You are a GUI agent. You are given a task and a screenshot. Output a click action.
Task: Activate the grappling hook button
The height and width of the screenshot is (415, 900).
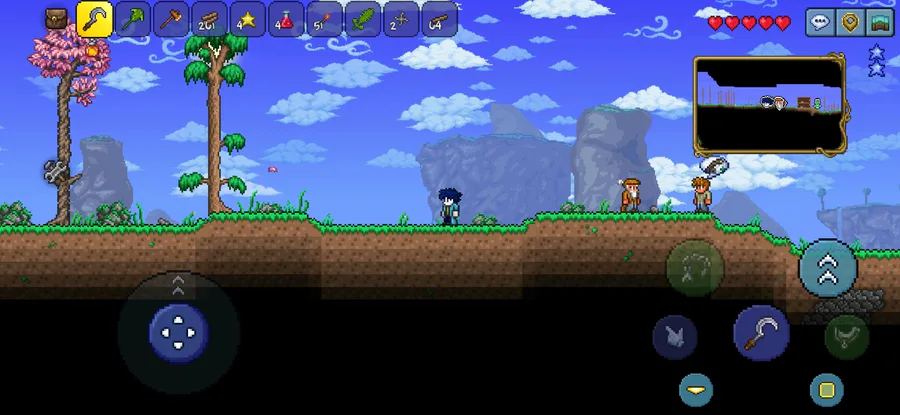(x=846, y=336)
